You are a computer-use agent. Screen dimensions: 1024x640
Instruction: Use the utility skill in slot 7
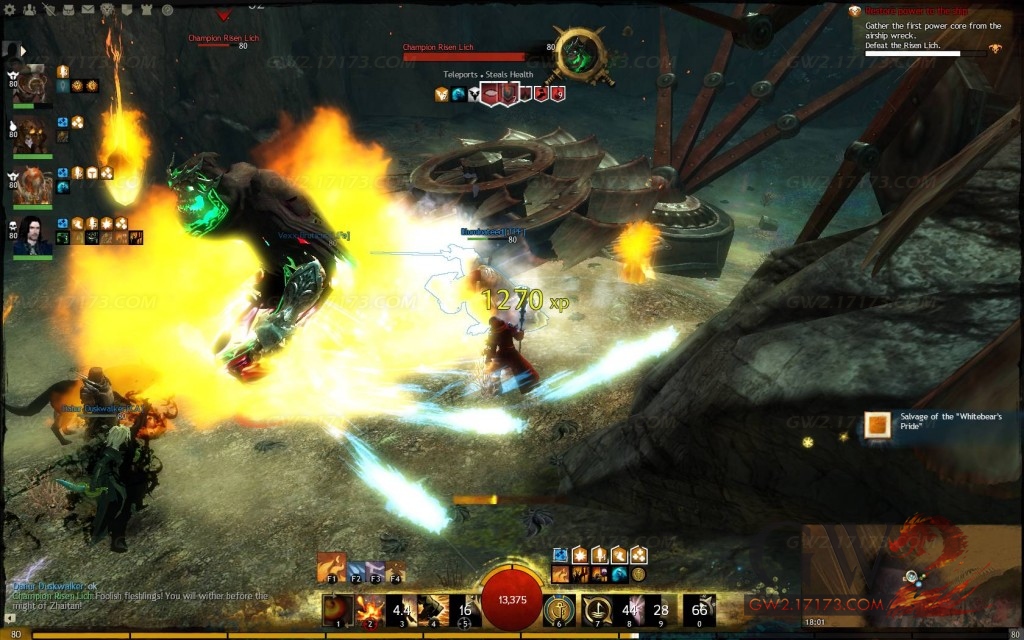597,609
